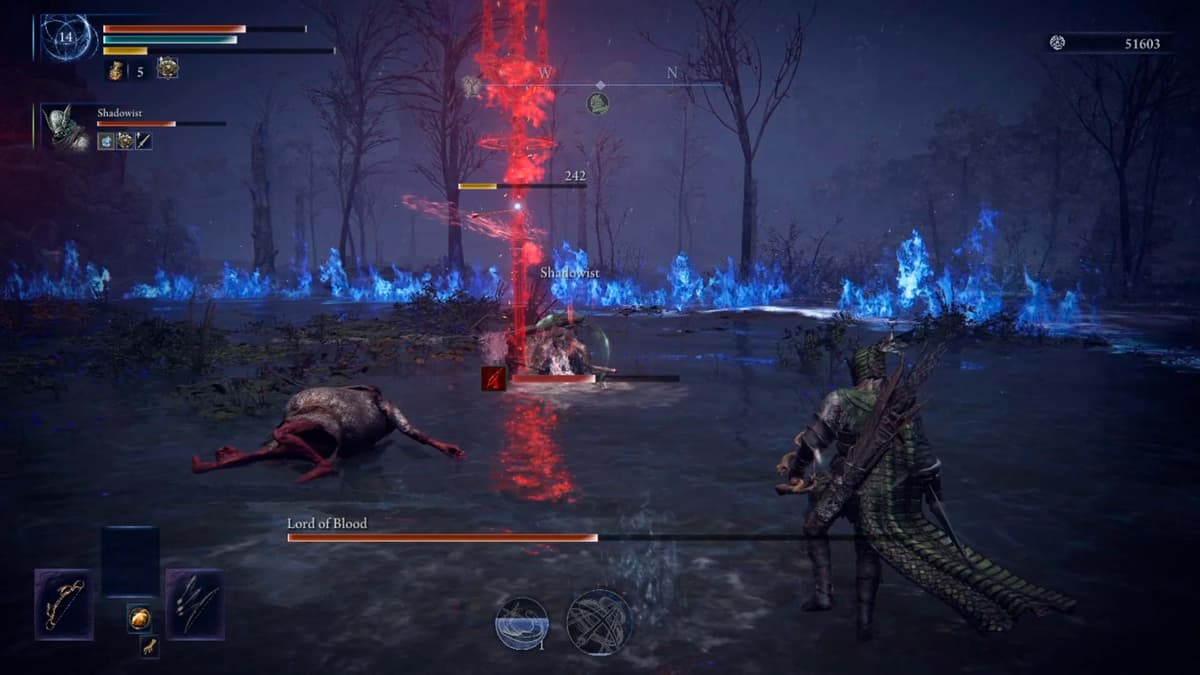Screen dimensions: 1200x675
Task: Use the round golden item slot
Action: pos(140,618)
